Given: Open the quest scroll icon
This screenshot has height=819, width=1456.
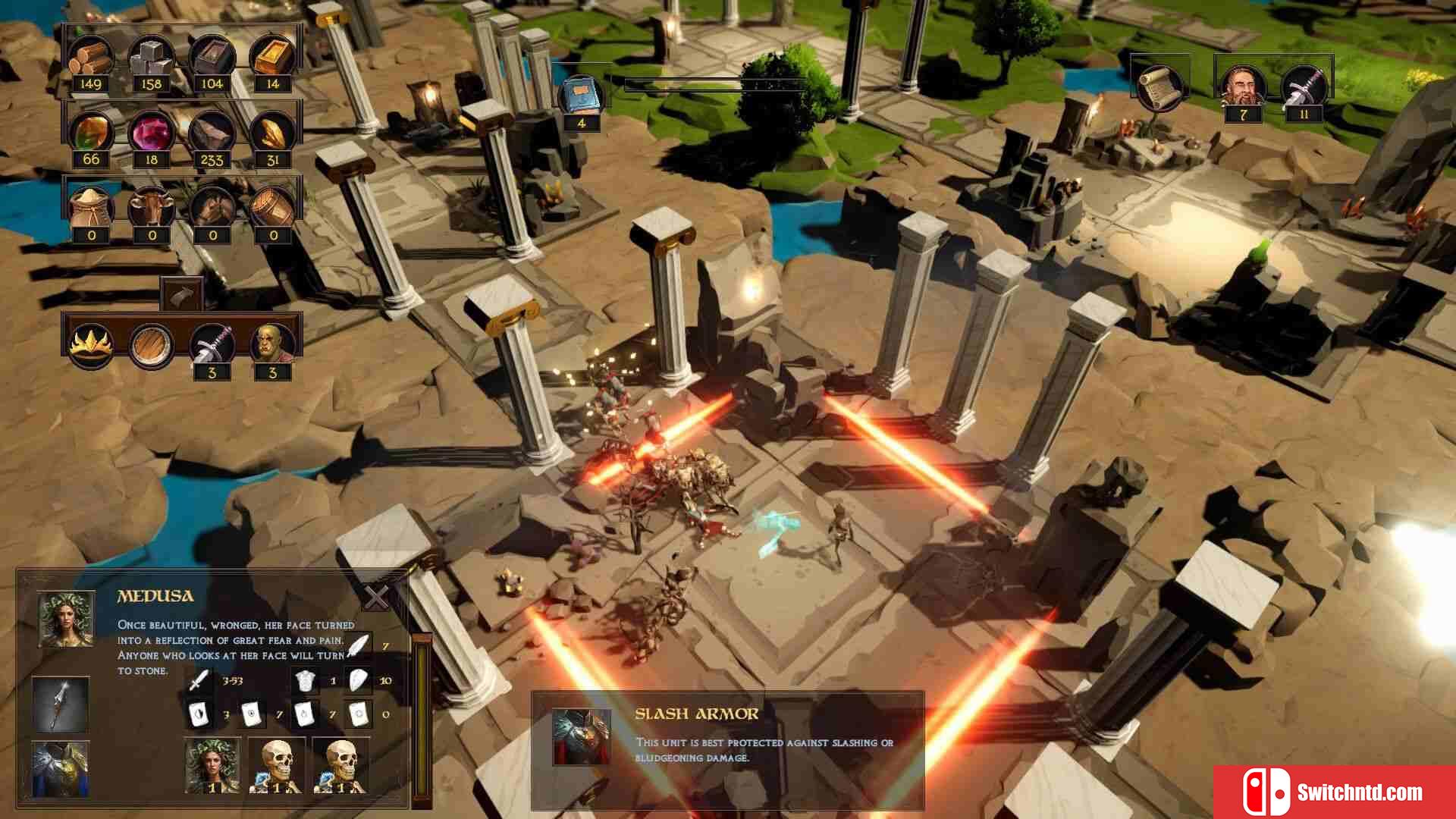Looking at the screenshot, I should click(1158, 85).
